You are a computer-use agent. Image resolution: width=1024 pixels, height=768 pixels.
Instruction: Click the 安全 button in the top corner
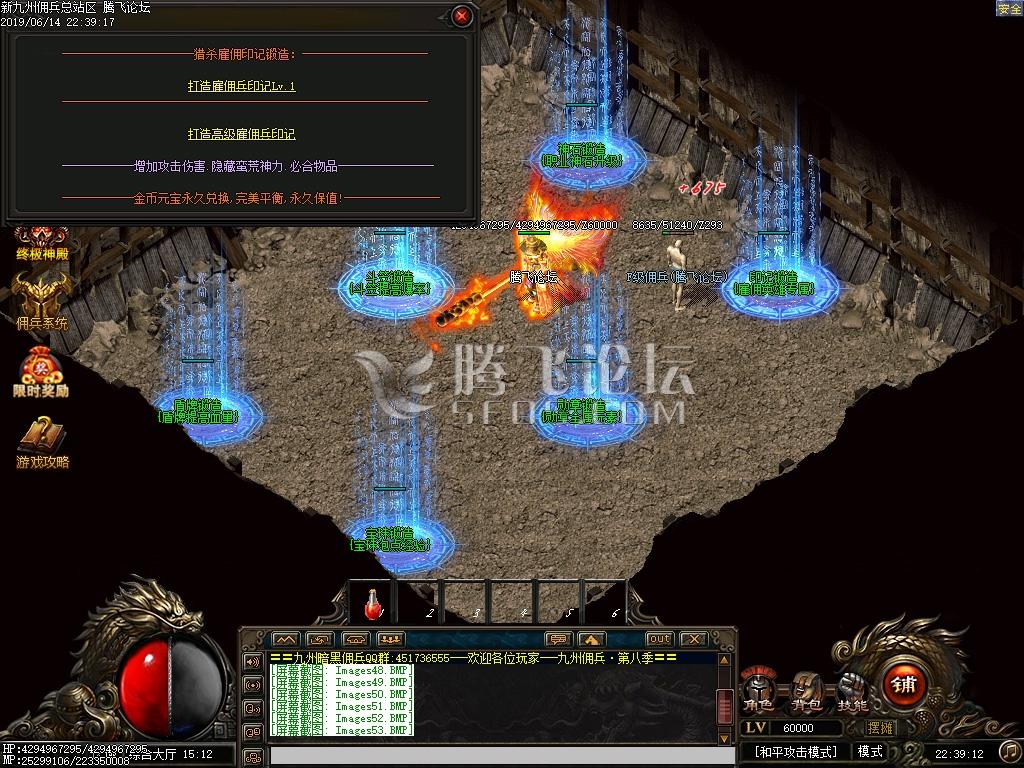click(1008, 8)
